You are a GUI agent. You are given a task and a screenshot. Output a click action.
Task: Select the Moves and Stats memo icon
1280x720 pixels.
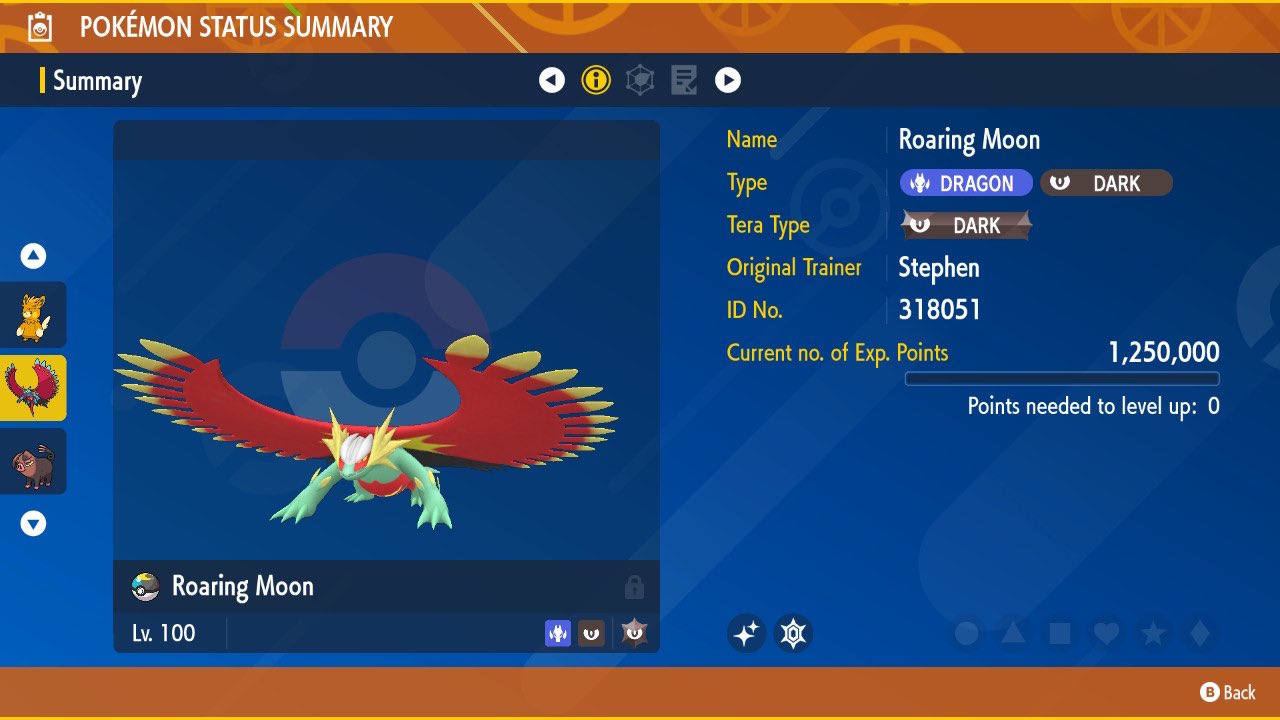click(683, 79)
